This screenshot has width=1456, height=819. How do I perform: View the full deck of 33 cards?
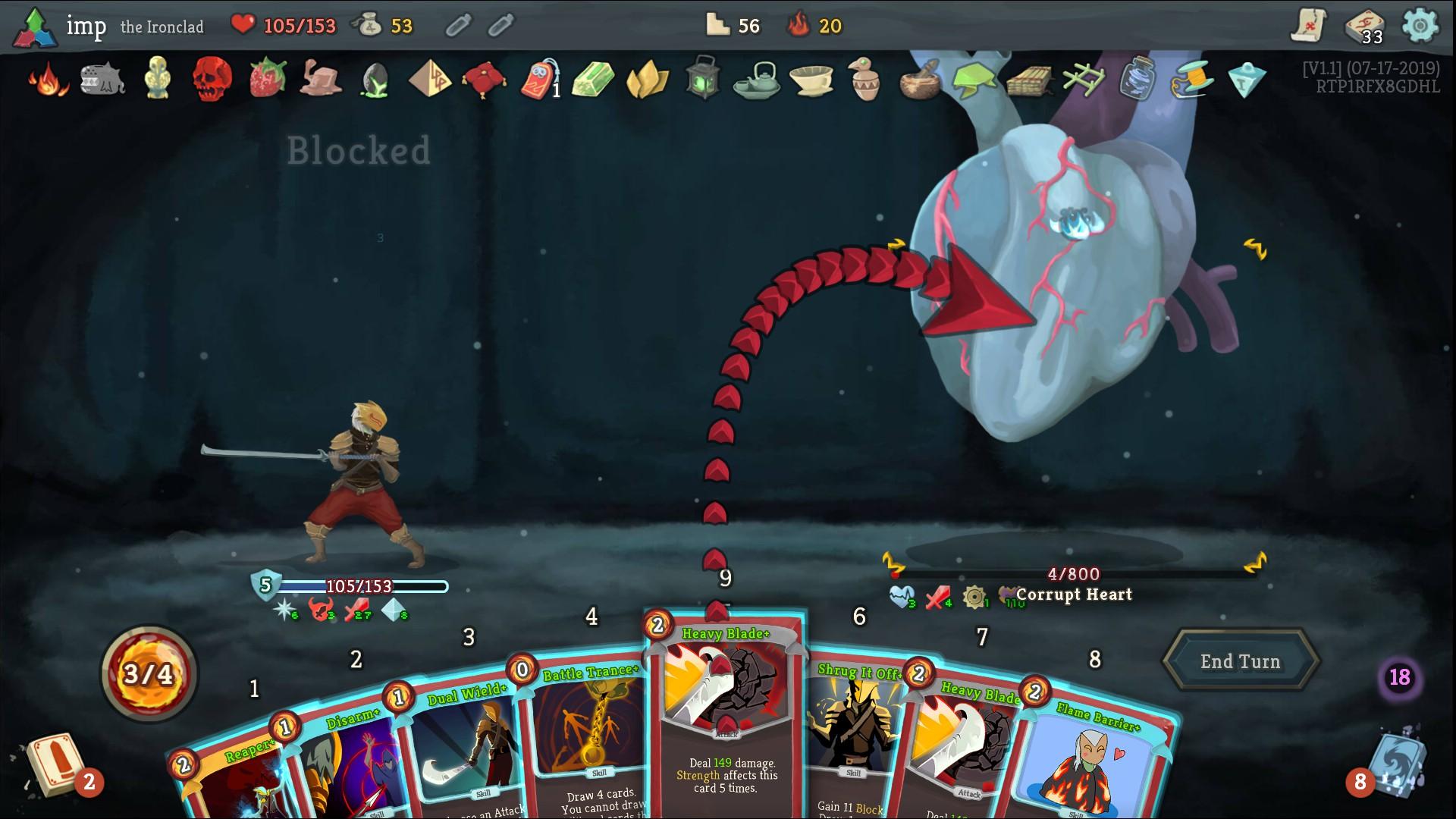point(1364,27)
